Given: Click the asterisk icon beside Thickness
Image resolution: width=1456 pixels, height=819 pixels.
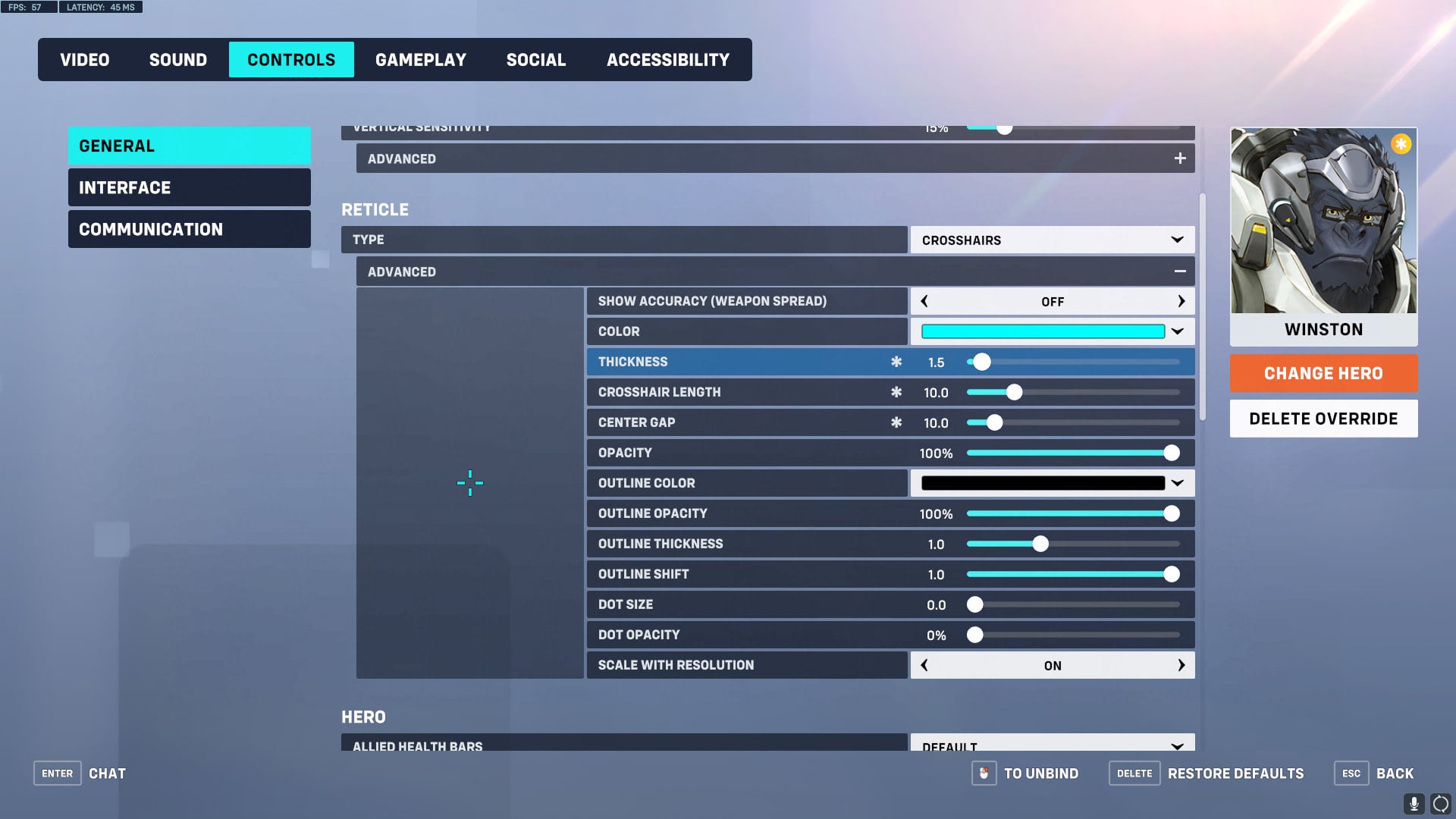Looking at the screenshot, I should (897, 362).
